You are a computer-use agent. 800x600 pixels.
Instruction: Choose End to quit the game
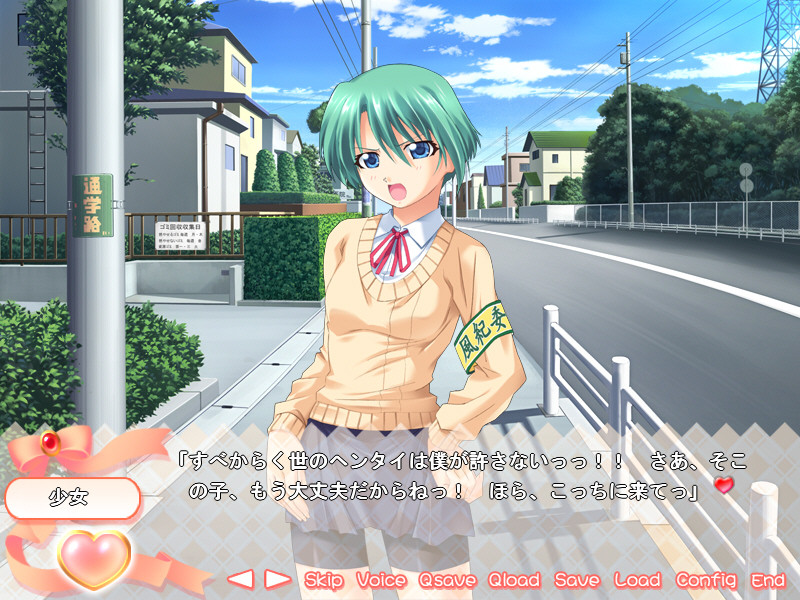pos(768,580)
